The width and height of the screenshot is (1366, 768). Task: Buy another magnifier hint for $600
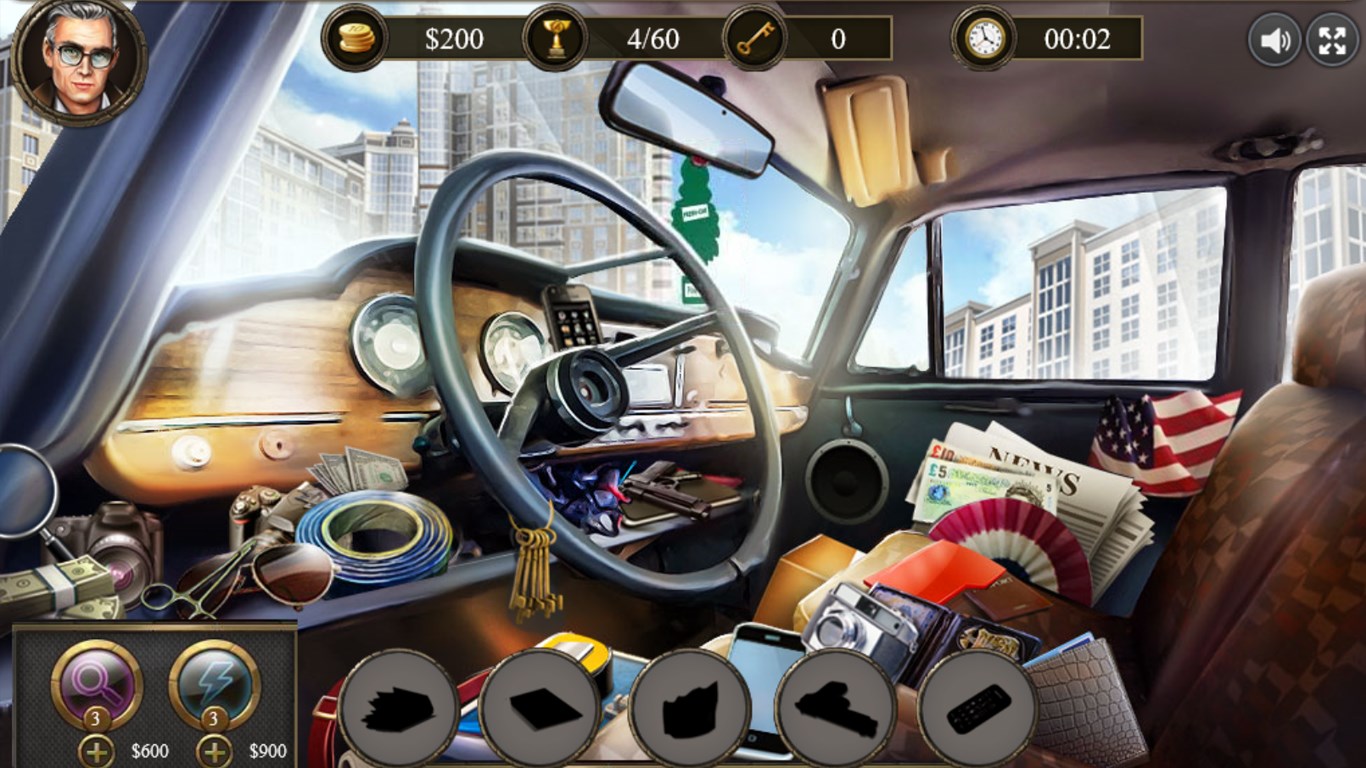(96, 751)
